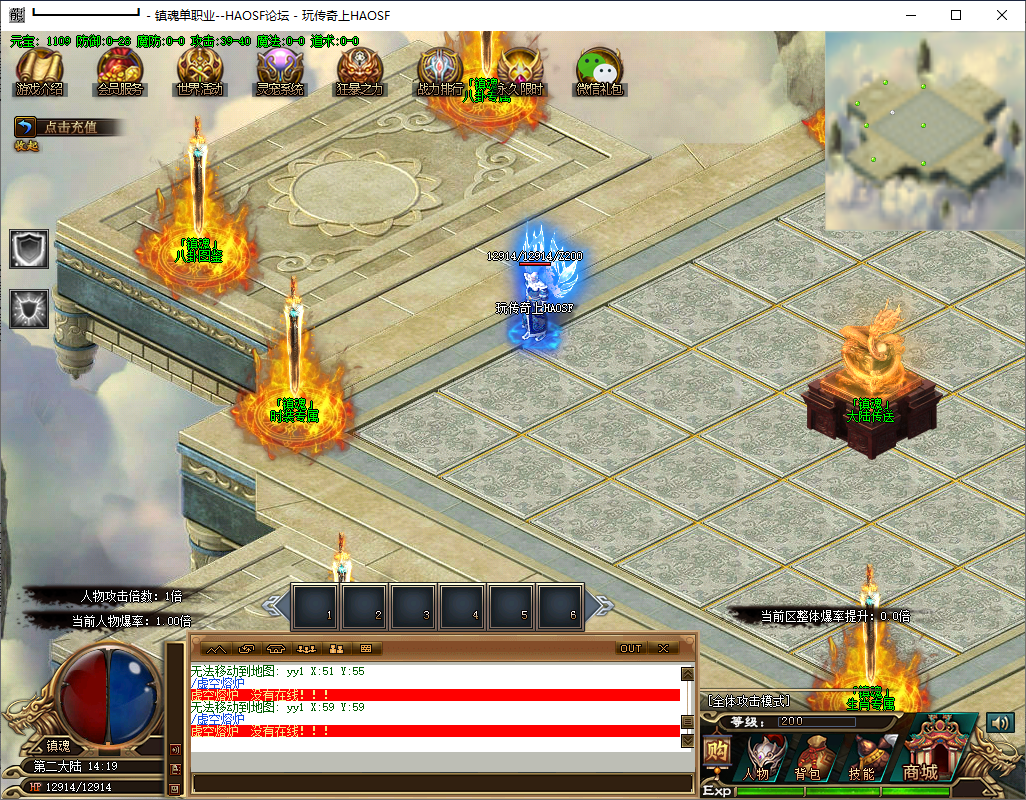
Task: Click the OUT button on chat panel
Action: [631, 648]
